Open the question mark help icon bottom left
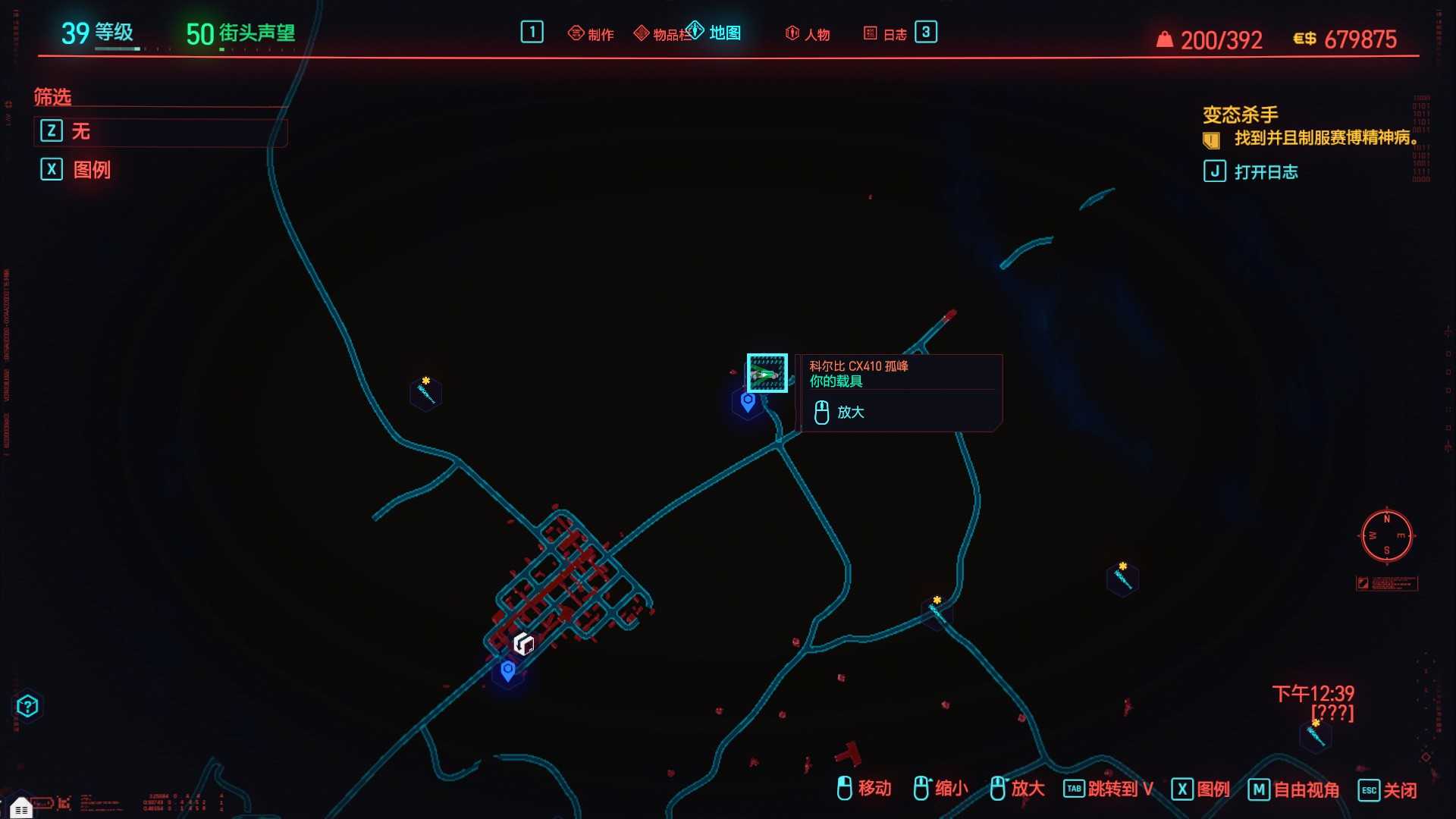 [x=28, y=706]
